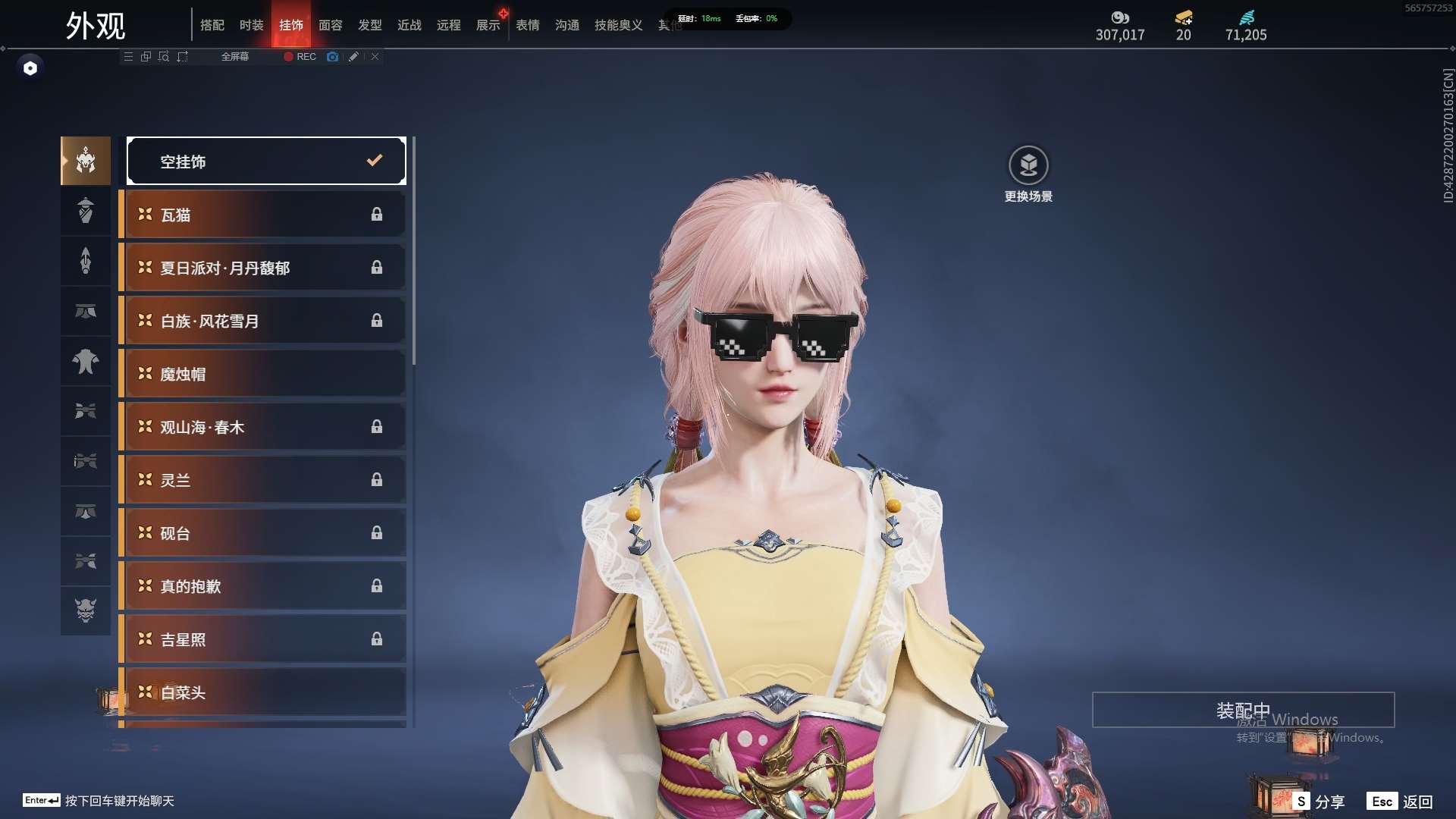Switch to the 时装 tab

tap(252, 25)
